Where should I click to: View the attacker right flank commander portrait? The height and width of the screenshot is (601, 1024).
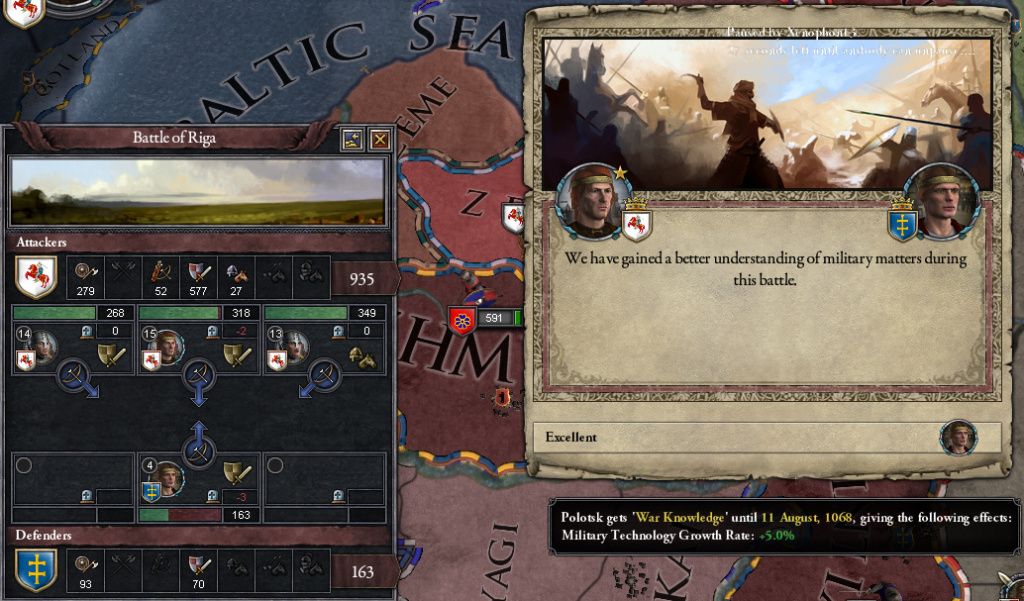coord(296,346)
